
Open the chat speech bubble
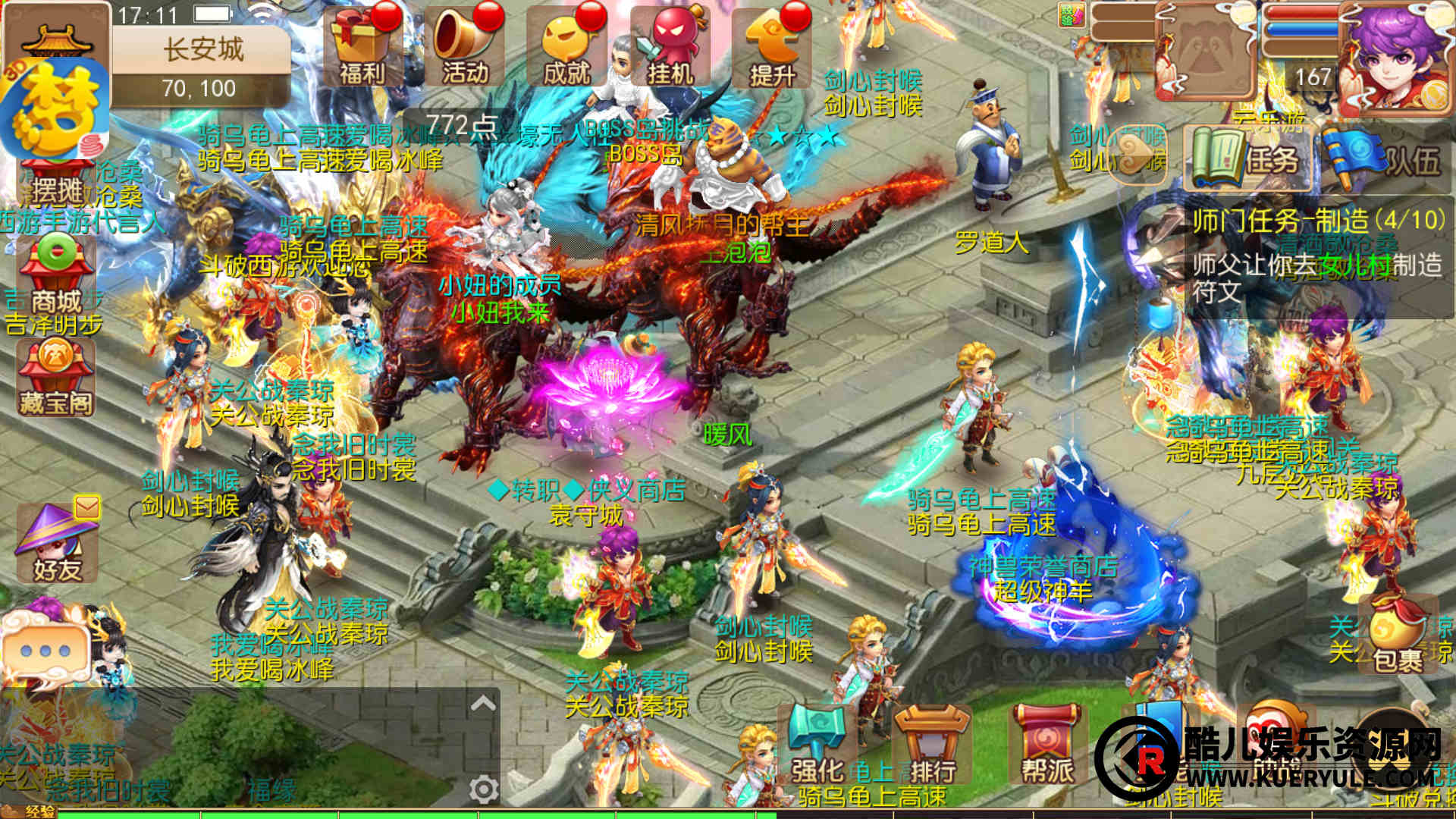tap(45, 651)
